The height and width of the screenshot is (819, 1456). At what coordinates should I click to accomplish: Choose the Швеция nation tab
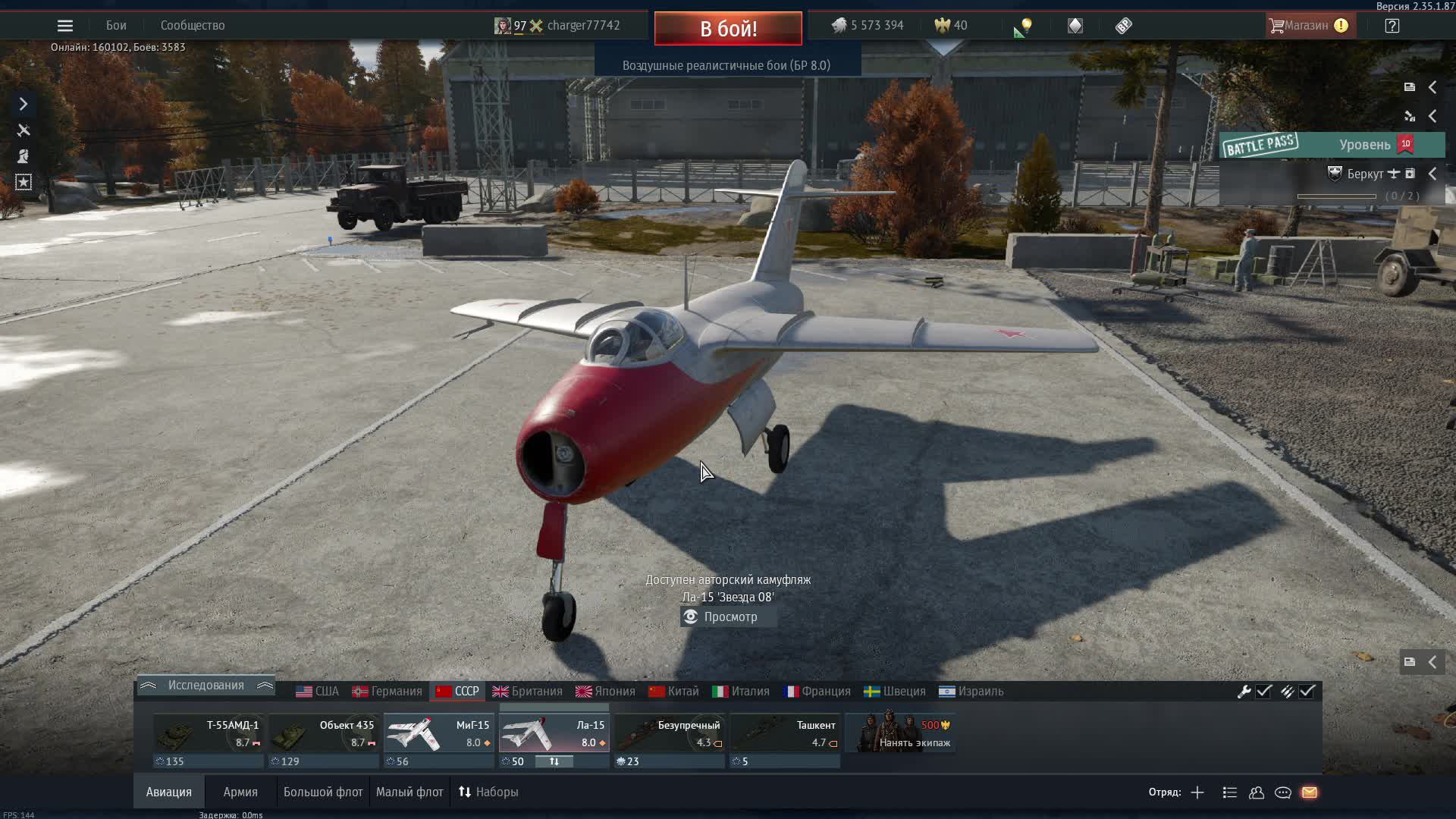coord(895,692)
